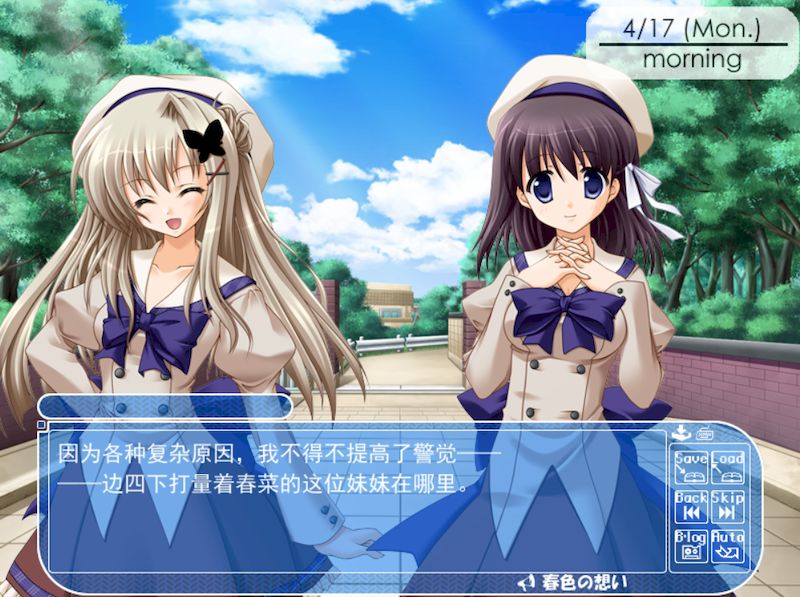Viewport: 800px width, 597px height.
Task: Click the keyboard icon above Load
Action: (703, 434)
